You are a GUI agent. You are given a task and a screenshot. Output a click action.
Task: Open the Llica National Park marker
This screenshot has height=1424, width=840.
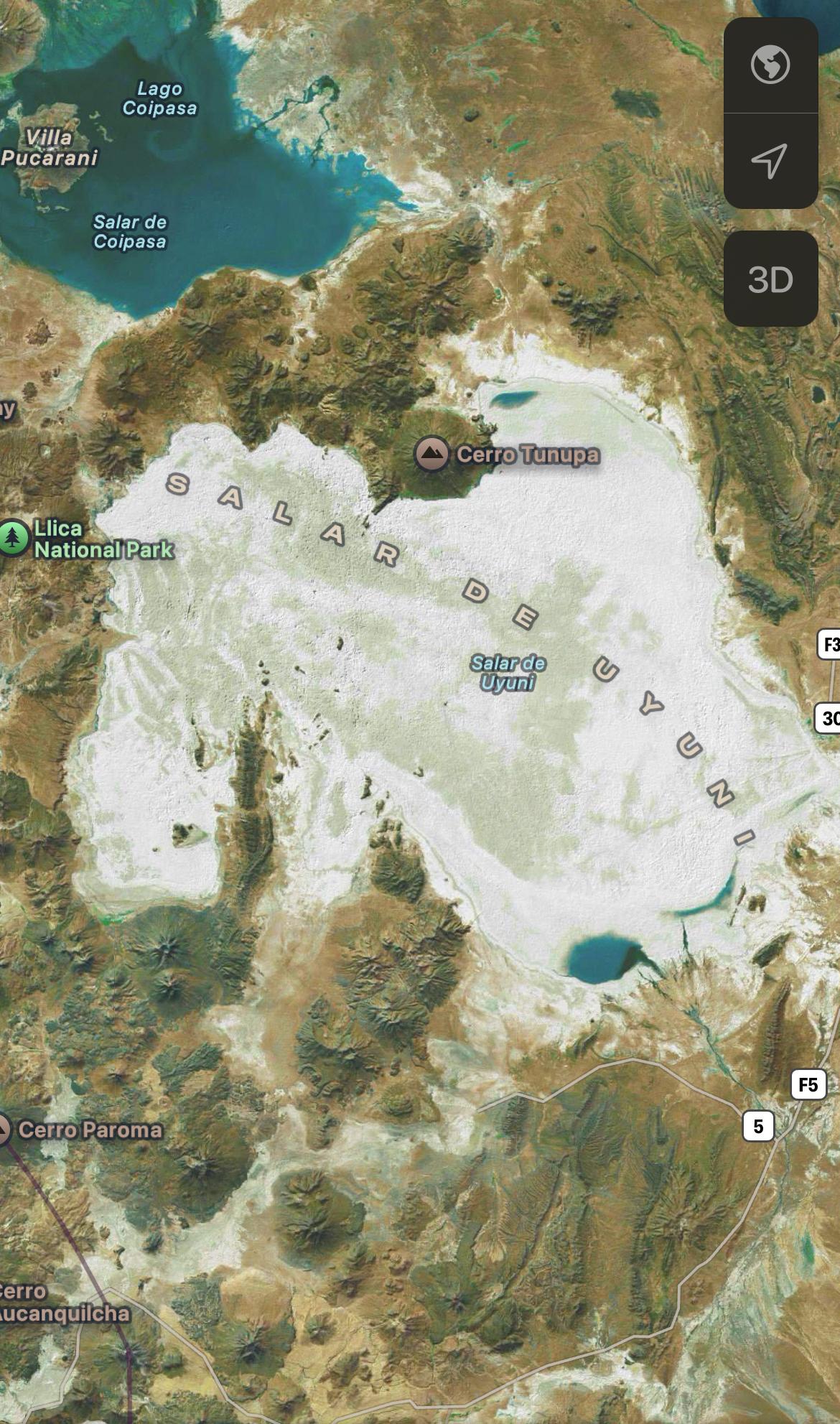14,538
